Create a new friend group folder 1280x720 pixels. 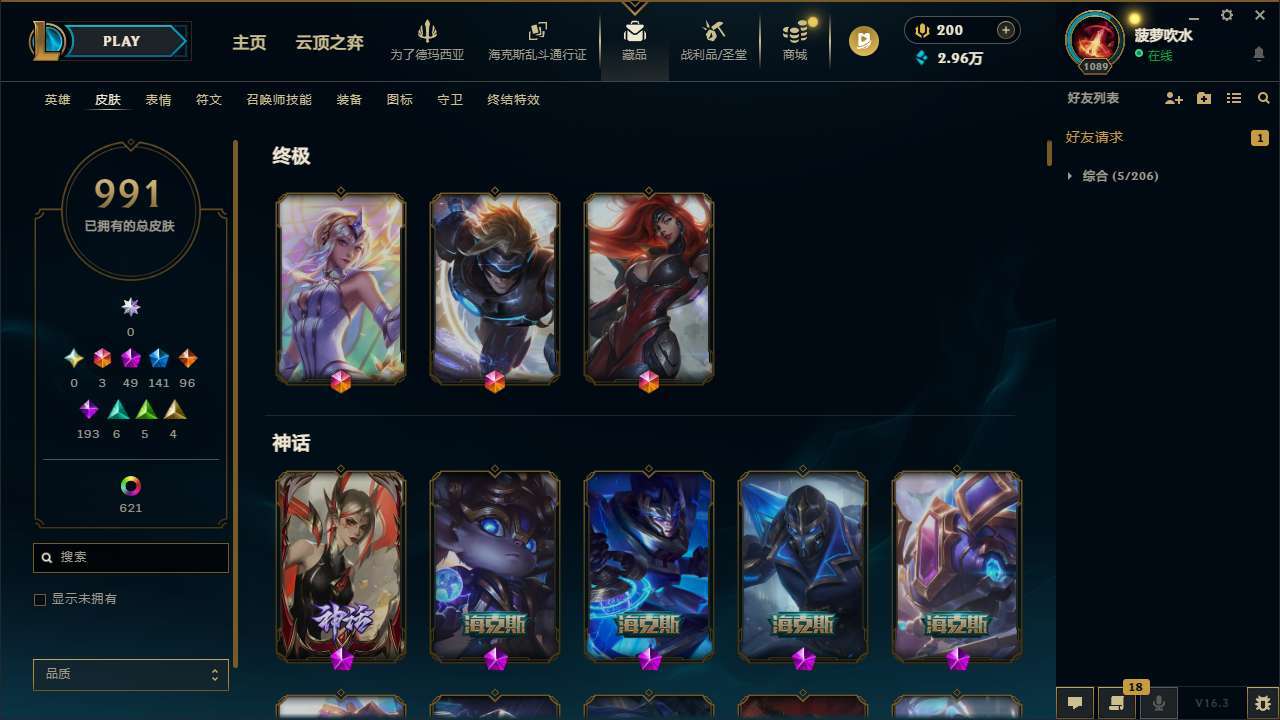pyautogui.click(x=1203, y=98)
